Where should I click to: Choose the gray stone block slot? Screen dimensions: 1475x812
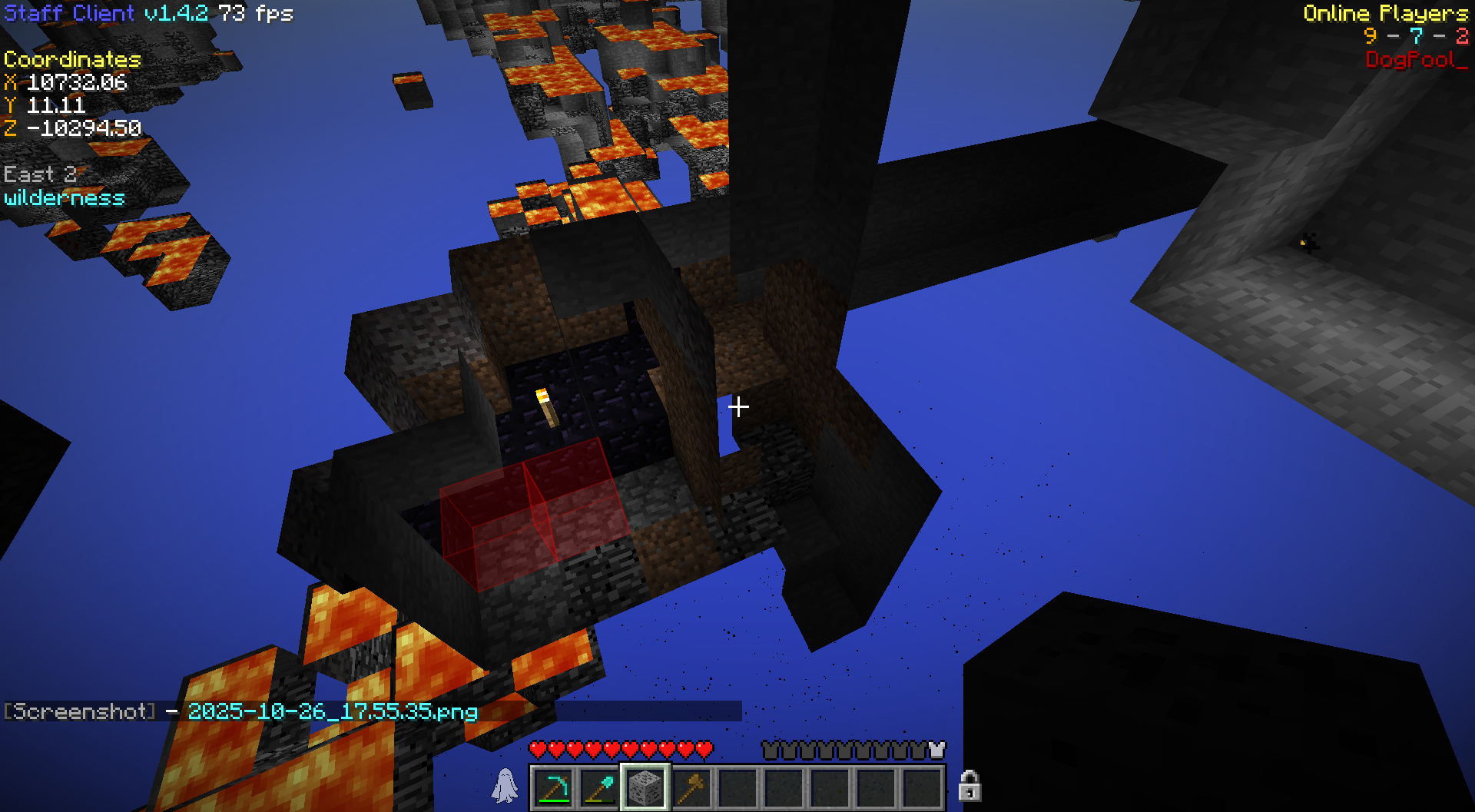(x=645, y=787)
